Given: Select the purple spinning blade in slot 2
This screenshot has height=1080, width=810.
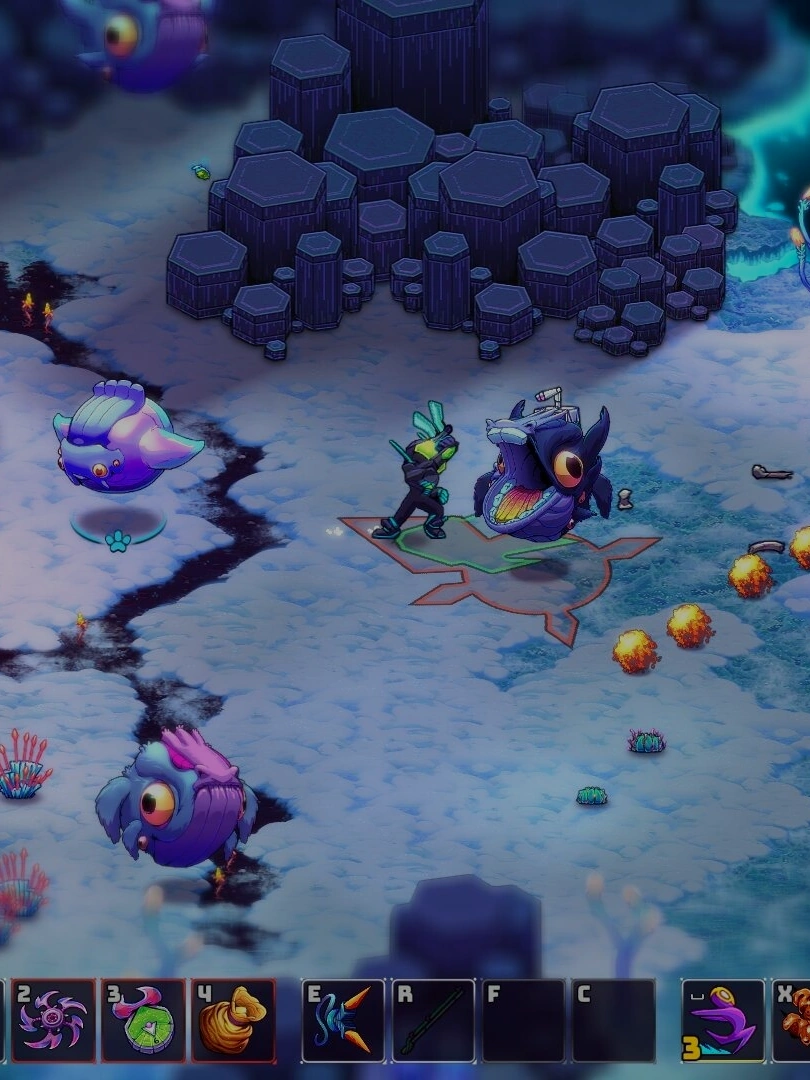Looking at the screenshot, I should click(53, 1020).
